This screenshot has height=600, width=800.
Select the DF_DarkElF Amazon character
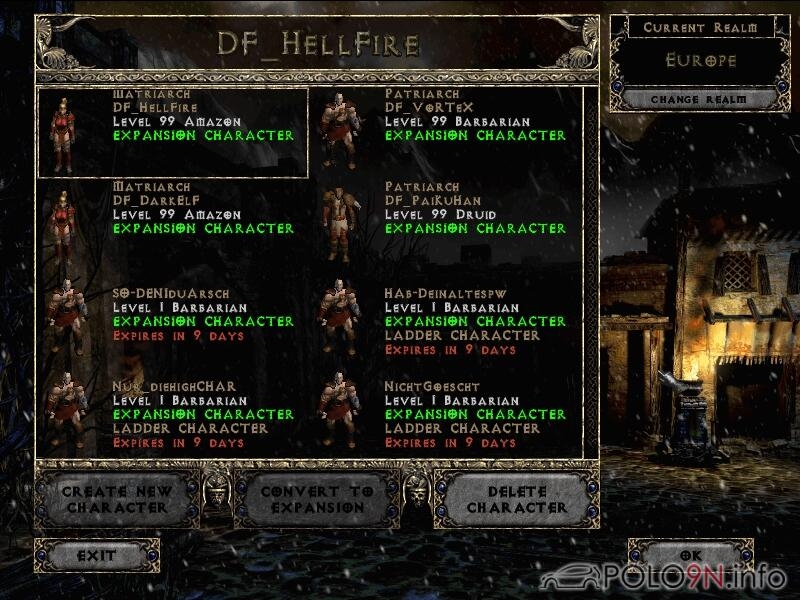(x=172, y=225)
